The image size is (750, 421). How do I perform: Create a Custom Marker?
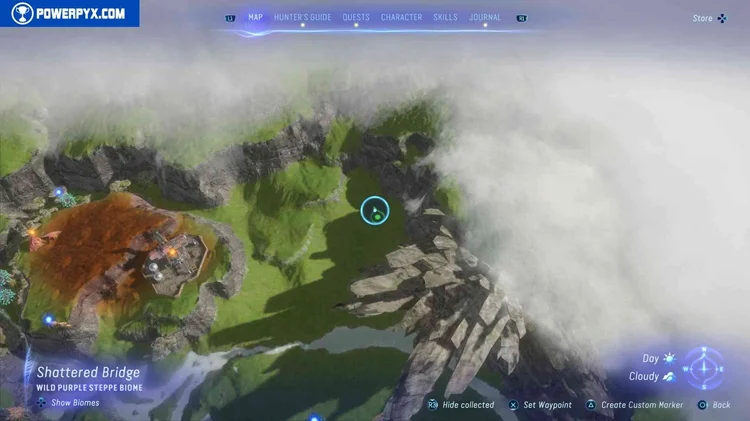coord(635,405)
